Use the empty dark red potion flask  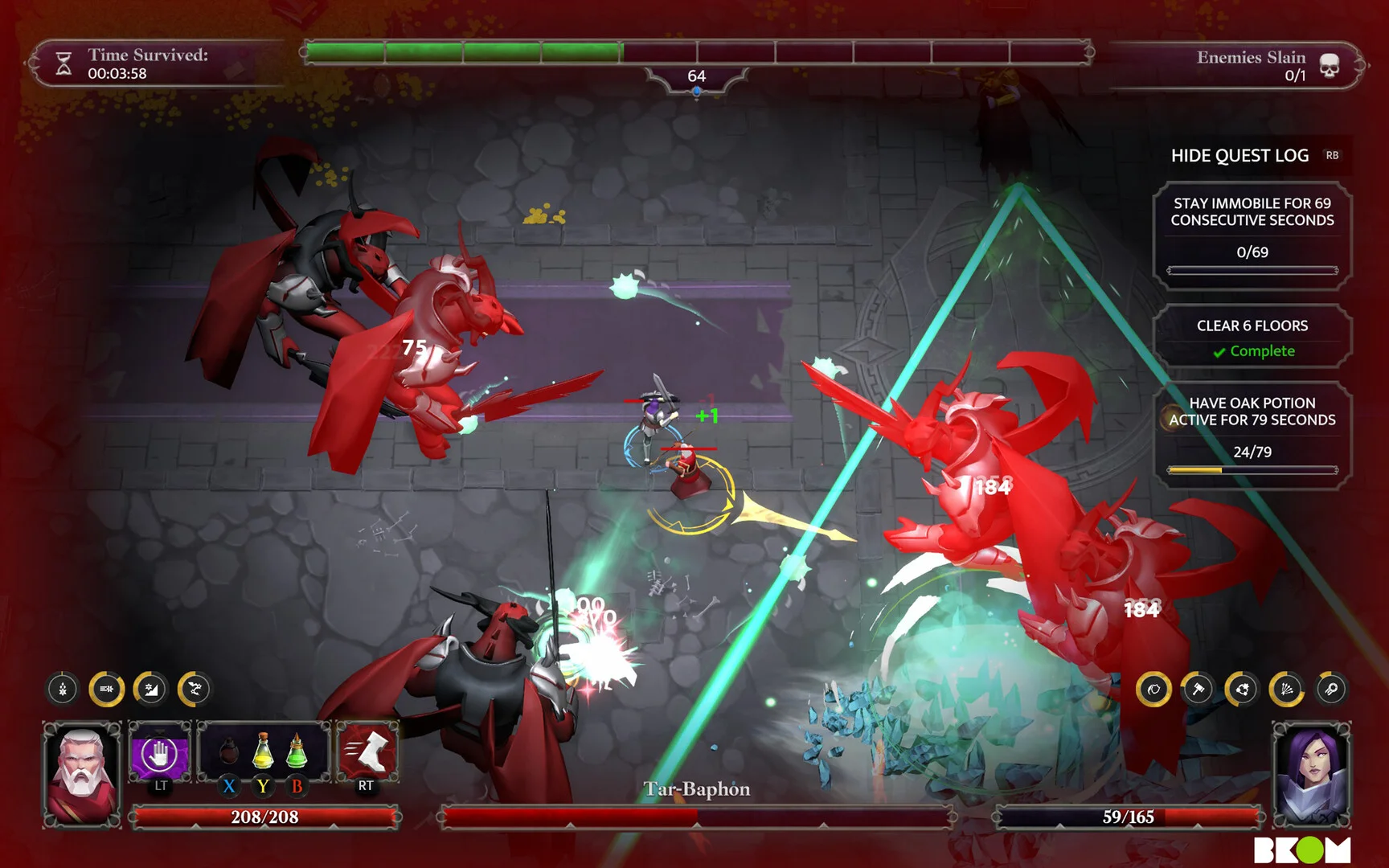click(x=229, y=754)
